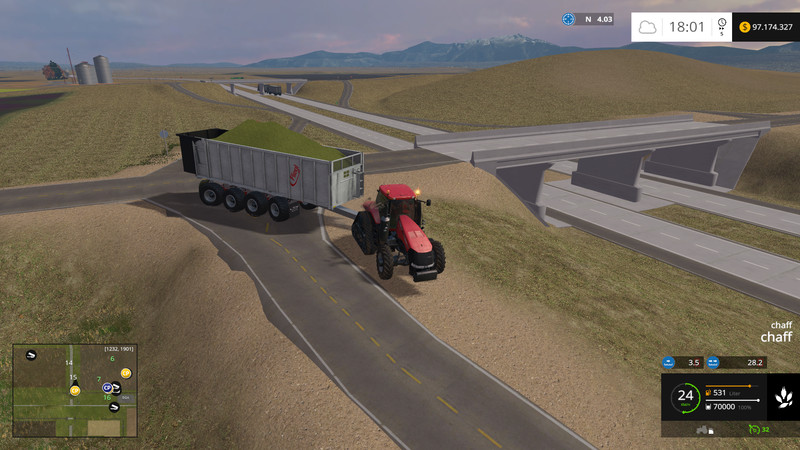Open the minimap in the corner
The image size is (800, 450).
(74, 390)
